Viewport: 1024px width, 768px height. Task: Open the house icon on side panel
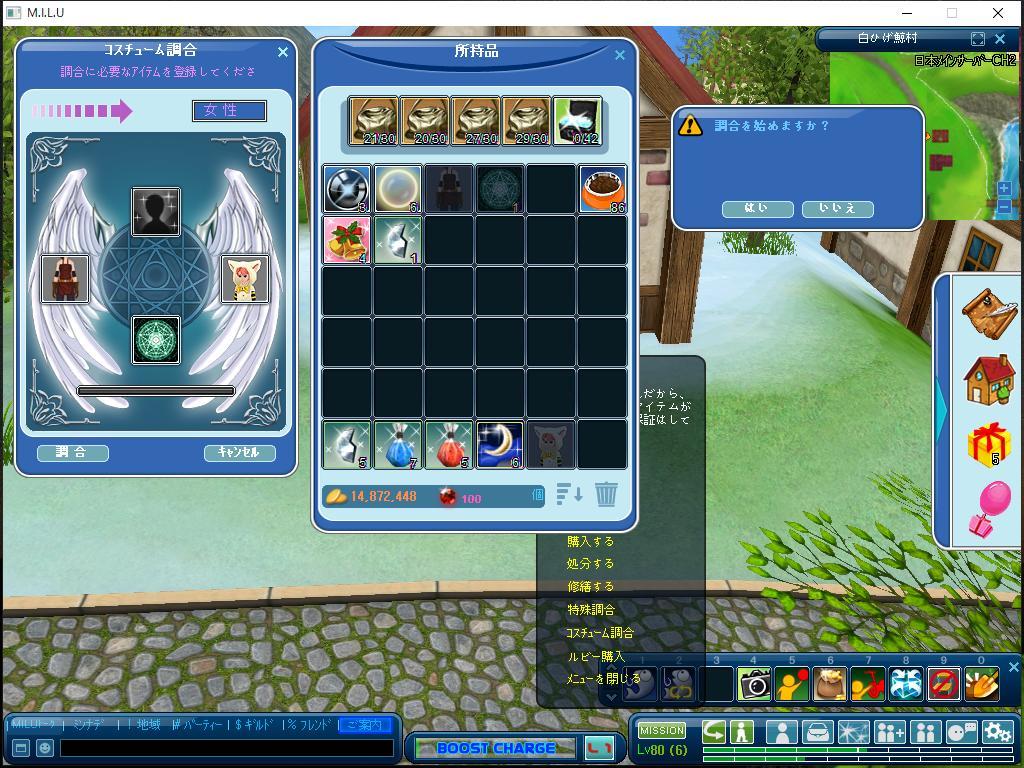tap(989, 379)
